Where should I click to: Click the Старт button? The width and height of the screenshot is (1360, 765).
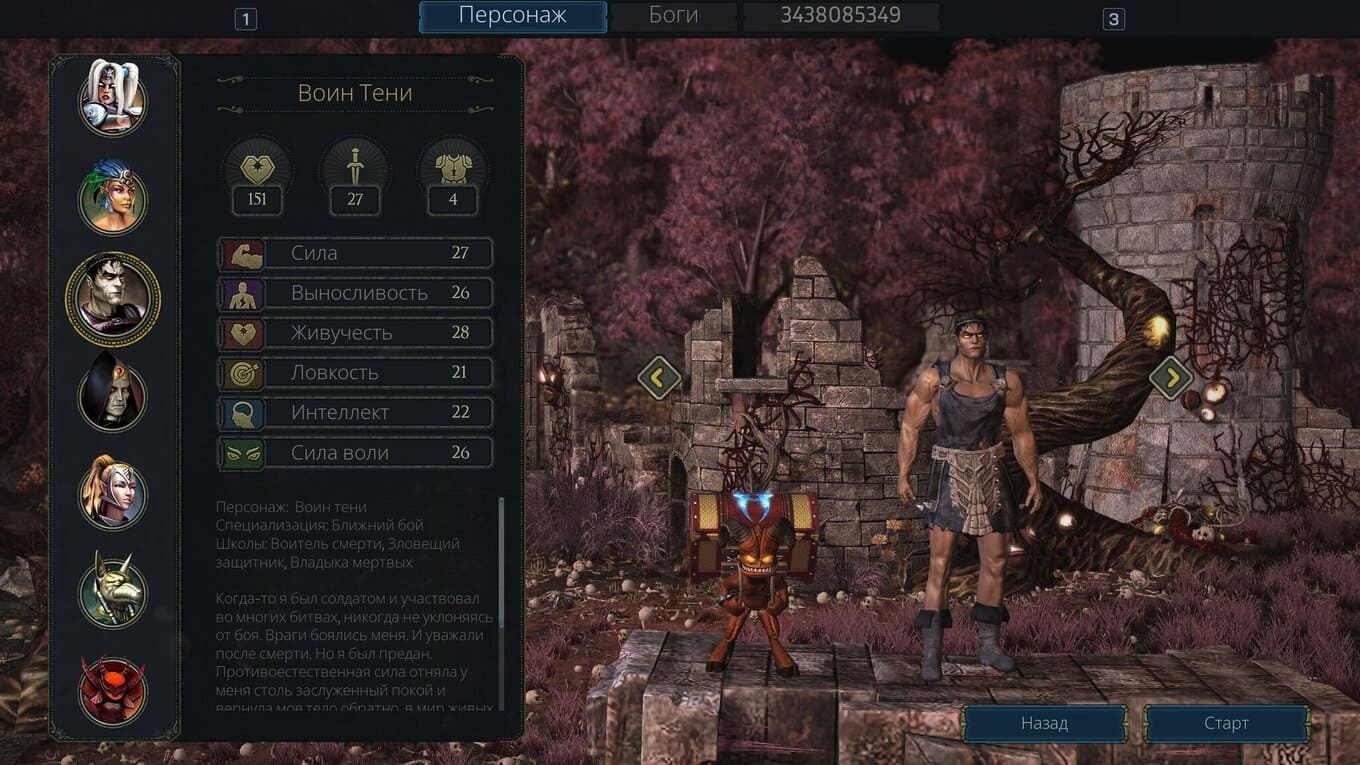(1226, 723)
